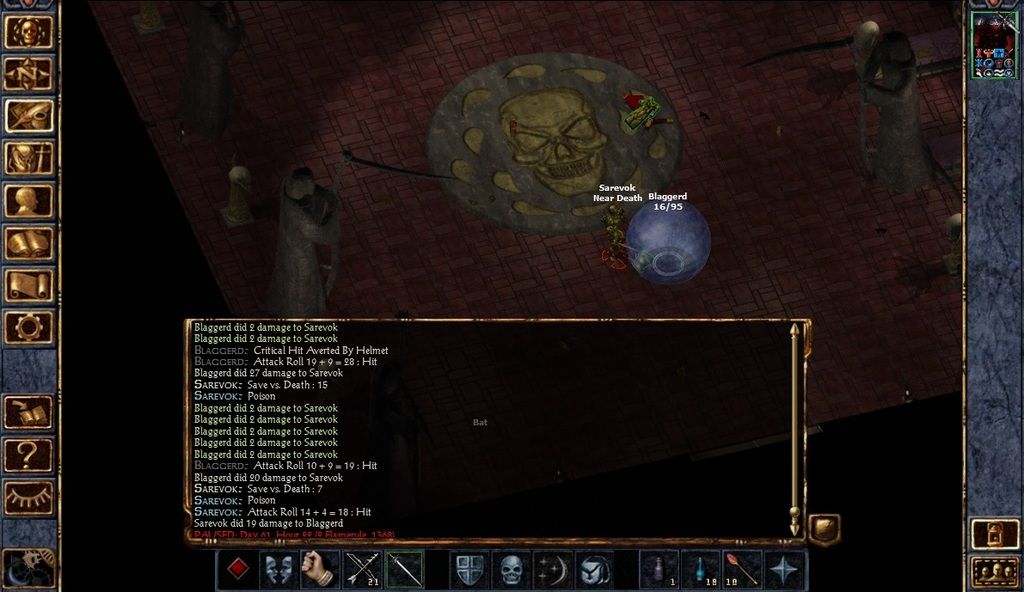This screenshot has height=592, width=1024.
Task: Open the inventory screen from the sidebar
Action: pos(29,158)
